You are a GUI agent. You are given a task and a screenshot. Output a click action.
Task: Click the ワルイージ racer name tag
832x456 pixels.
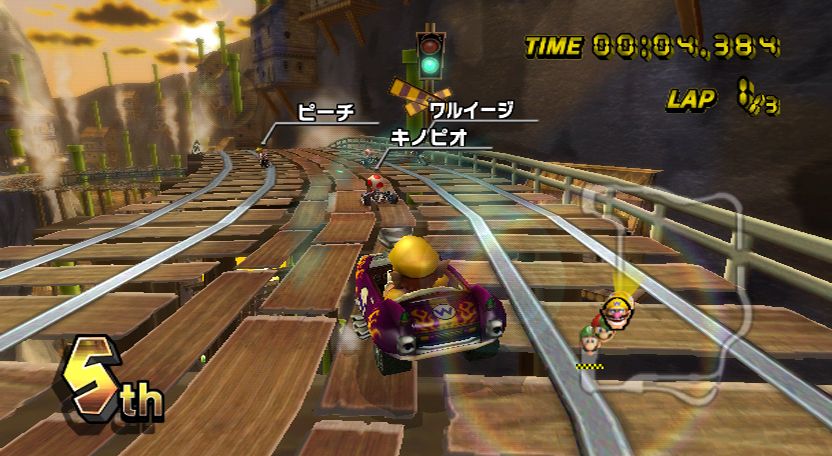[x=471, y=110]
